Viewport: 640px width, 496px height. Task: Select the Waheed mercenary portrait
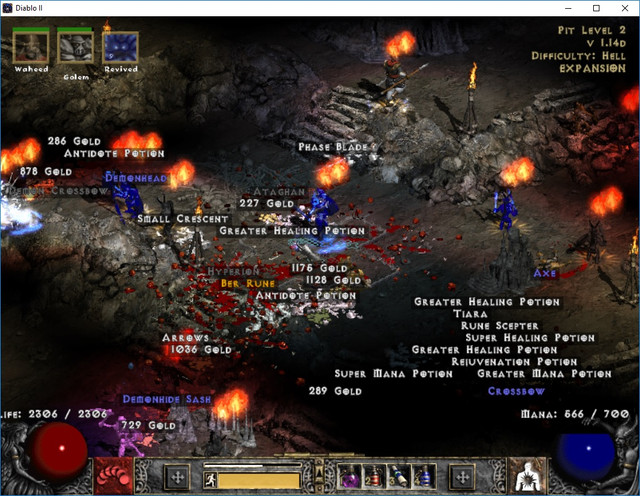[x=31, y=46]
